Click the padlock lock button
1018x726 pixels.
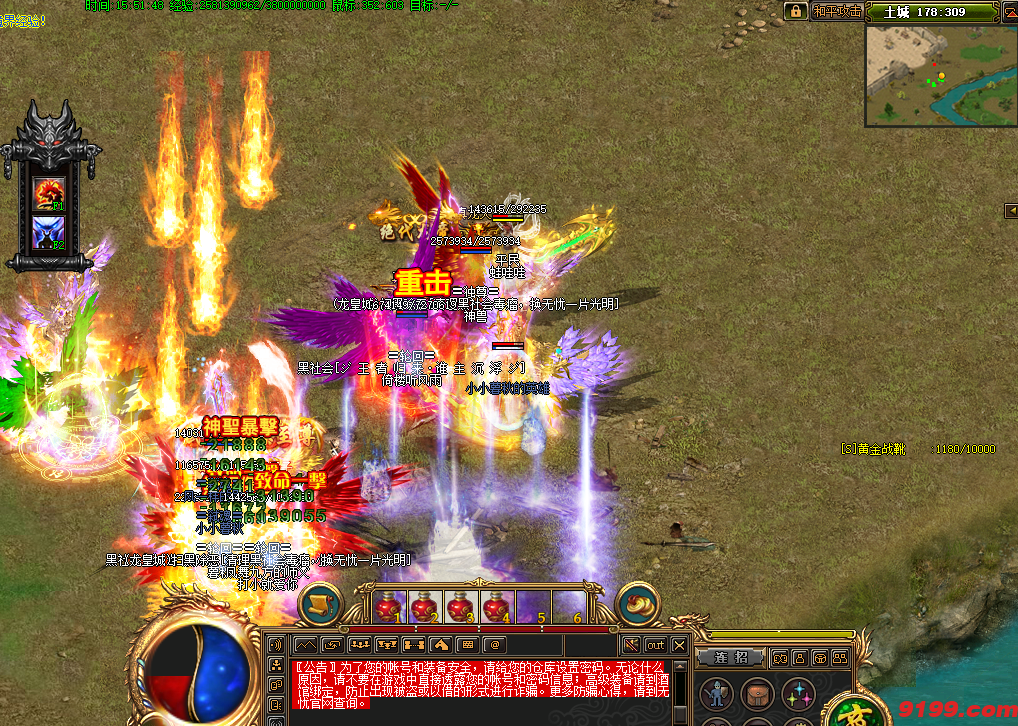coord(796,11)
